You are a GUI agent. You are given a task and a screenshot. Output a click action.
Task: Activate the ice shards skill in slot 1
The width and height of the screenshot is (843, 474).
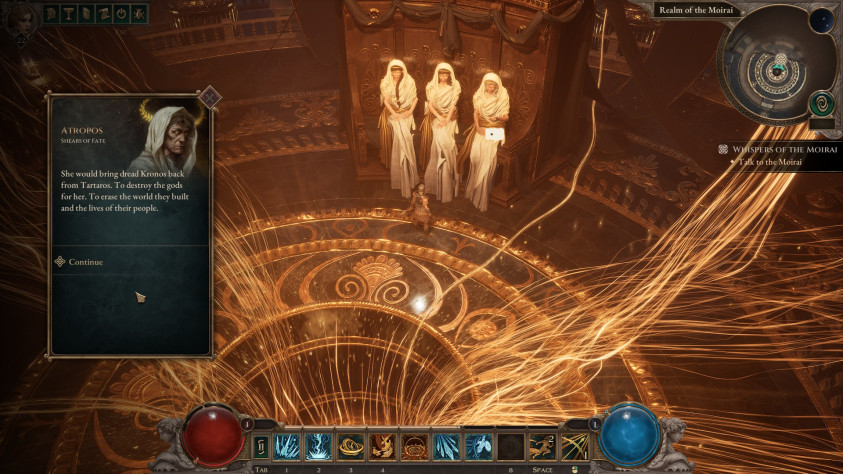coord(286,446)
